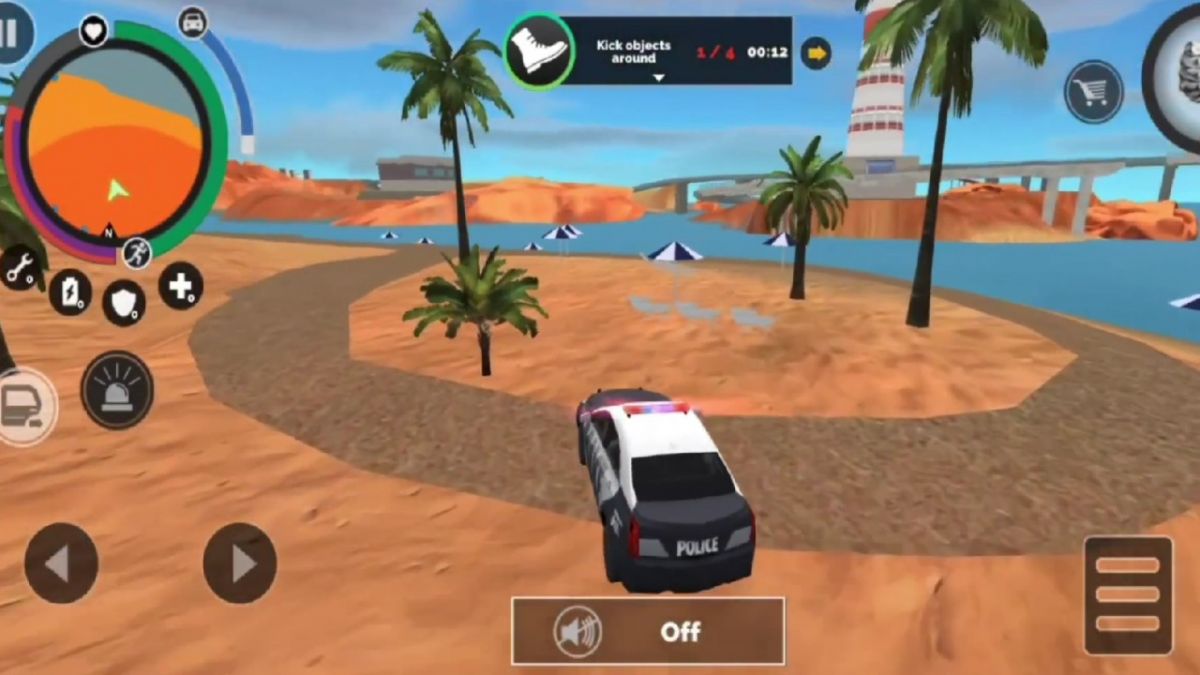Image resolution: width=1200 pixels, height=675 pixels.
Task: Click the yellow arrow next to quest timer
Action: point(817,52)
